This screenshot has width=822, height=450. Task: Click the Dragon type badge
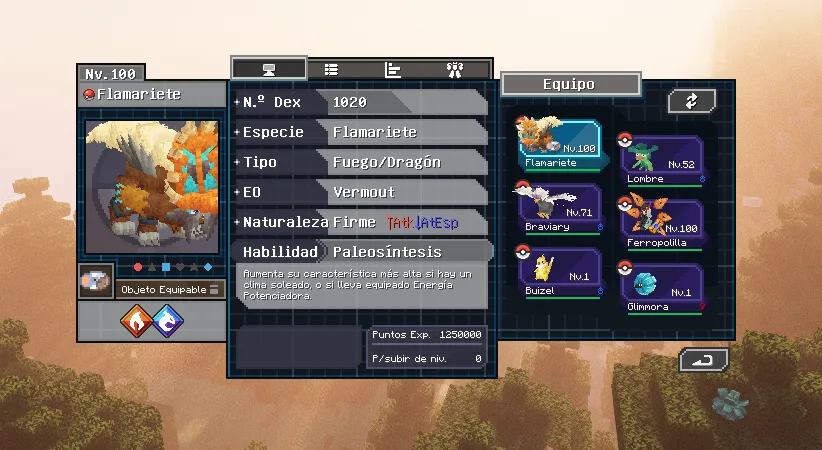(x=168, y=321)
